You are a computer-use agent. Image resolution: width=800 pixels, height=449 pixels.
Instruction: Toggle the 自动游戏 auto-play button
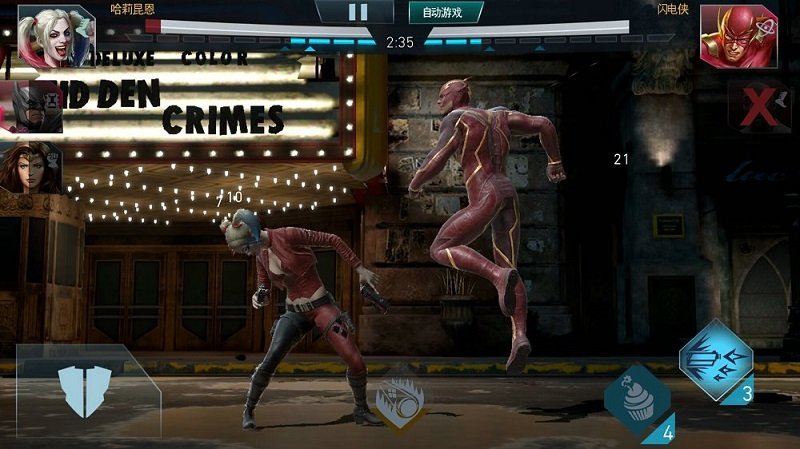(445, 12)
